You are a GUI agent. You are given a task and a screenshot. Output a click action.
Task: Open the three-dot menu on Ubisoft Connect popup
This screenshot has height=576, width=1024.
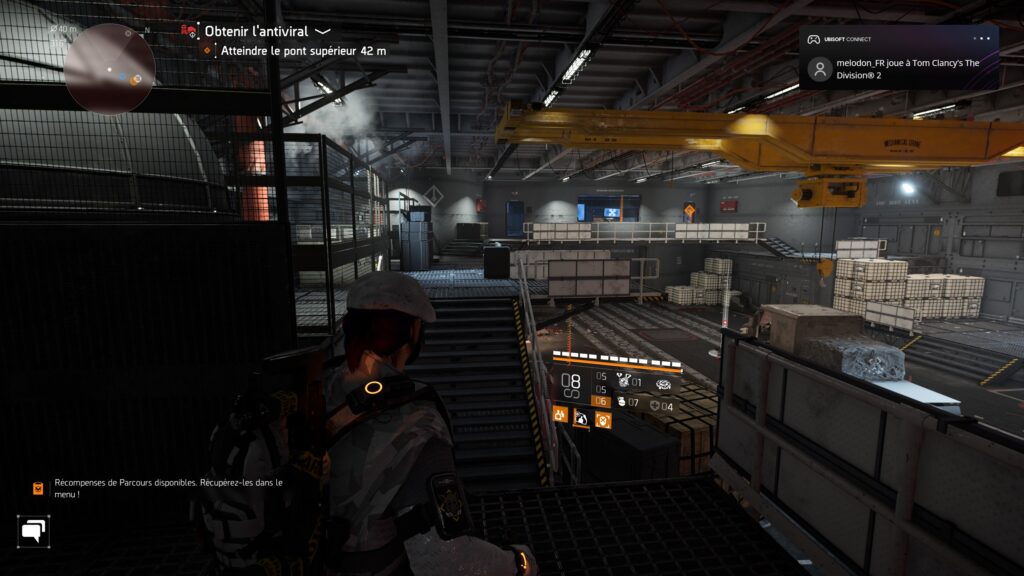click(x=982, y=39)
